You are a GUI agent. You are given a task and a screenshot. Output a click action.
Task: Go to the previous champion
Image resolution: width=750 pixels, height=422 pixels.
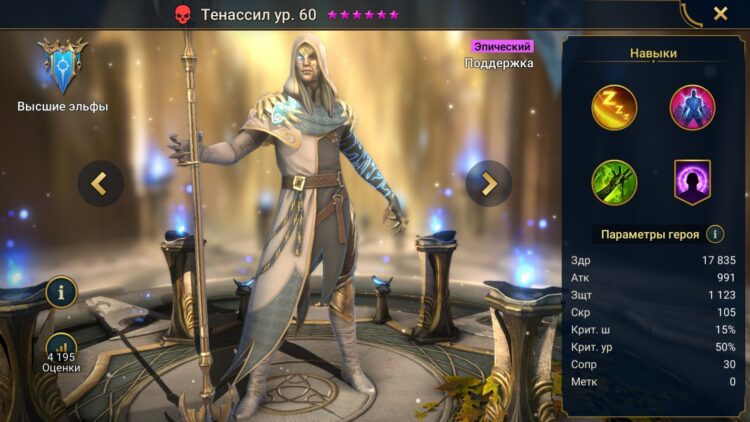(x=100, y=183)
